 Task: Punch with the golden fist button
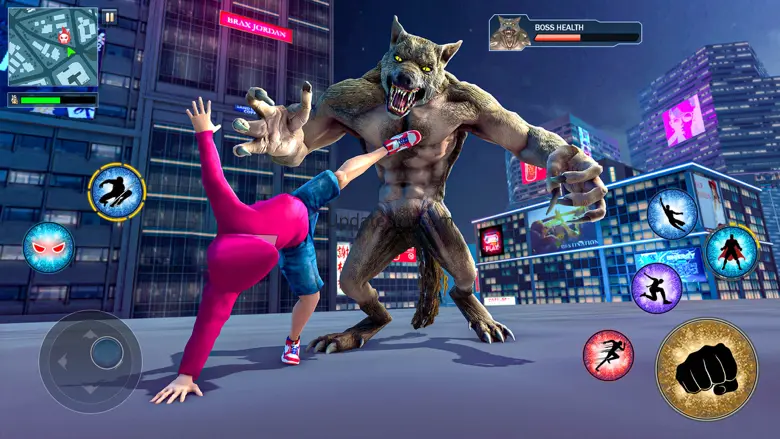pos(706,369)
